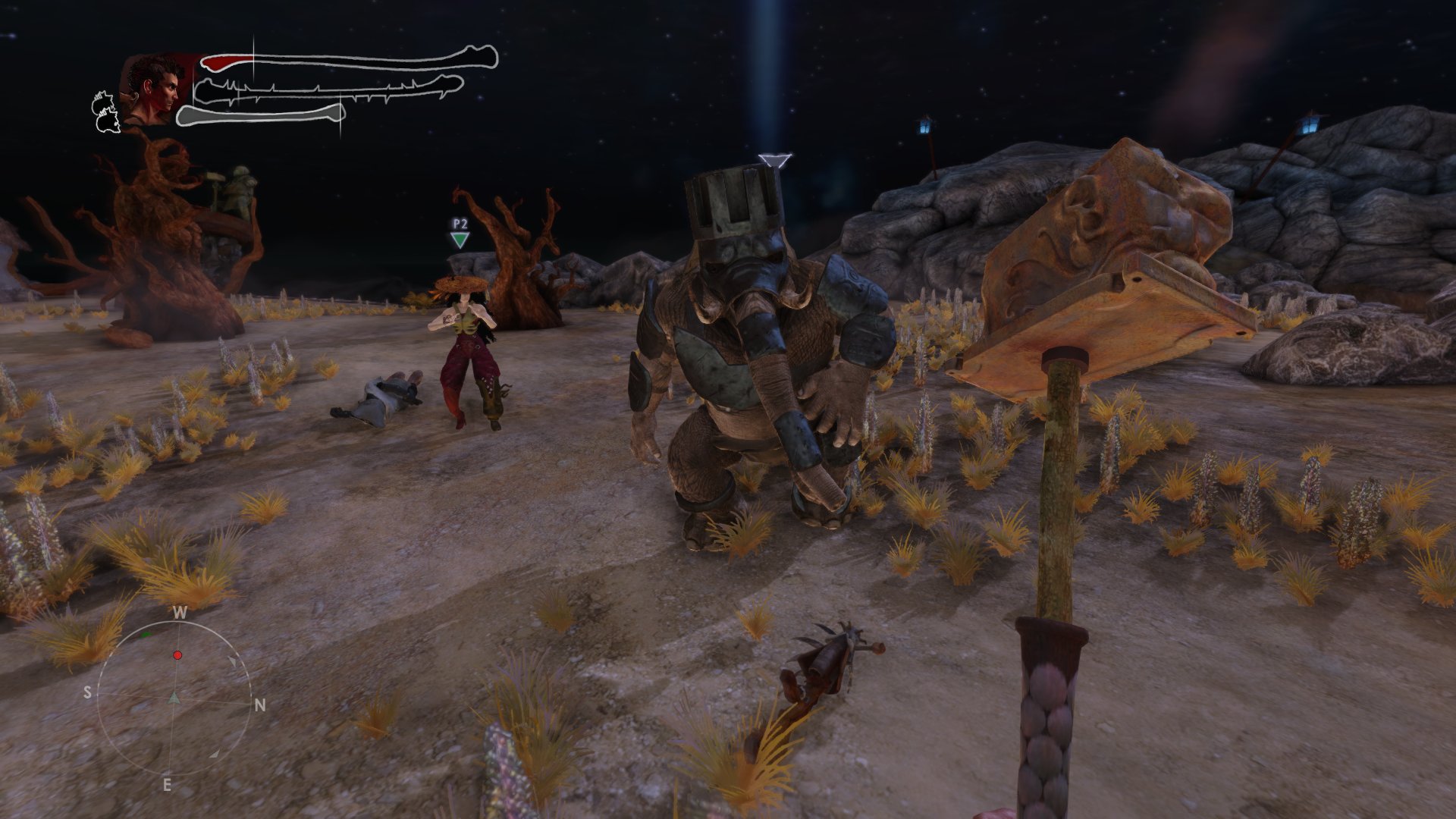Viewport: 1456px width, 819px height.
Task: Select the green P2 player marker
Action: 460,240
